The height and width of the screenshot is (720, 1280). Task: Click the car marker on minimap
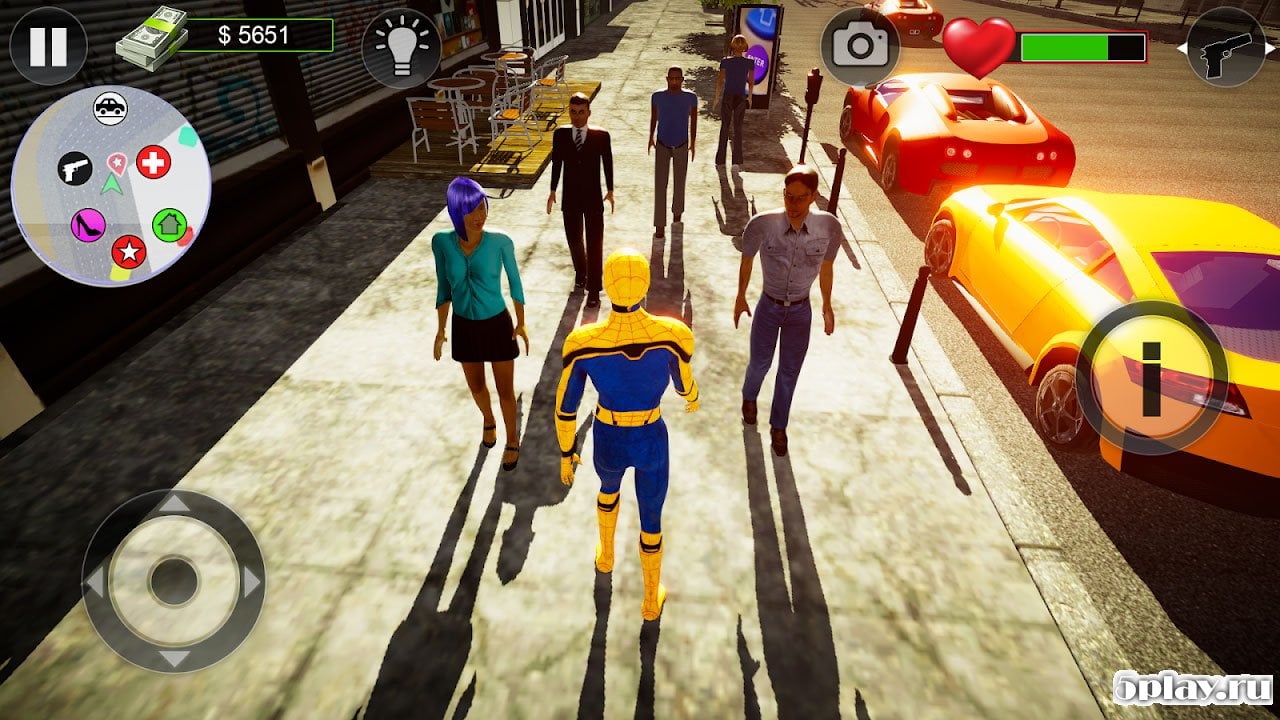point(110,107)
